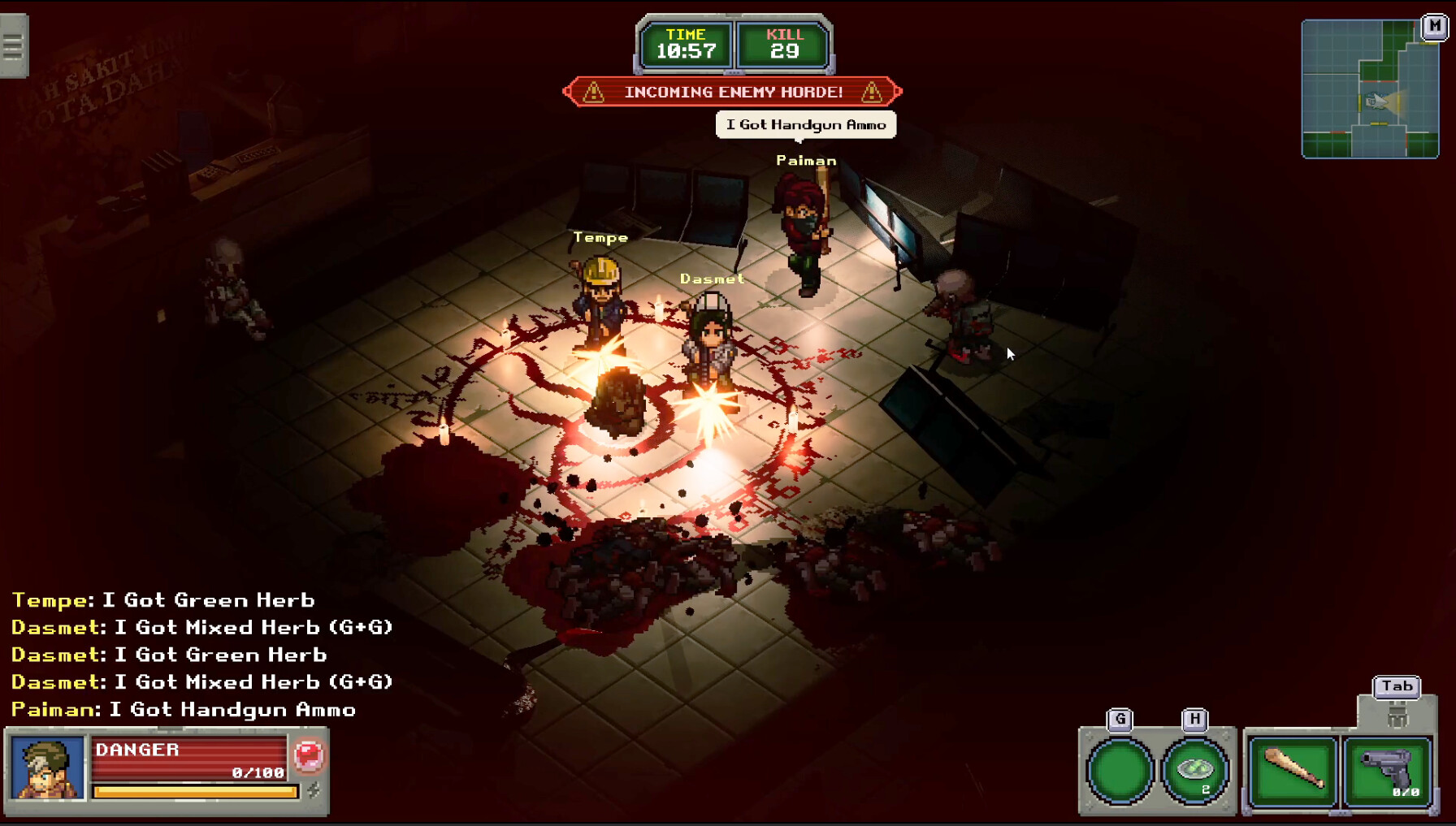This screenshot has height=826, width=1456.
Task: Click the red gem icon beside the DANGER bar
Action: tap(310, 755)
